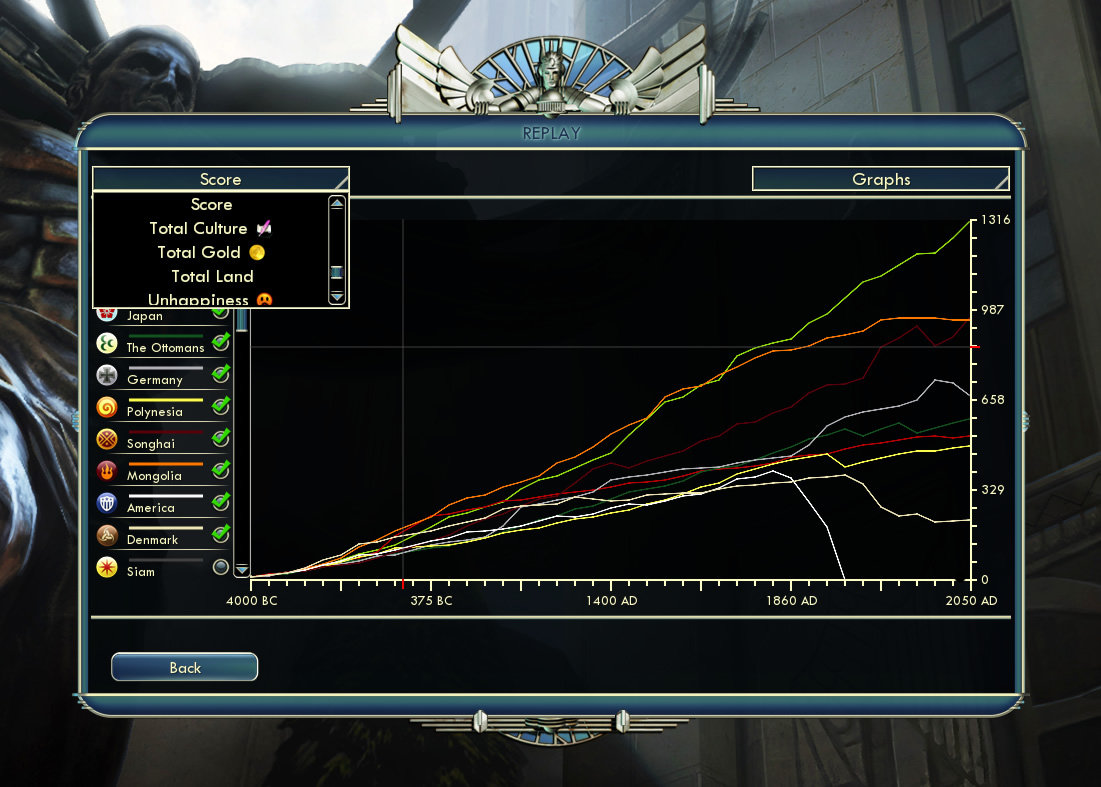The image size is (1101, 787).
Task: Hide the Polynesia line via its checkbox
Action: [221, 406]
